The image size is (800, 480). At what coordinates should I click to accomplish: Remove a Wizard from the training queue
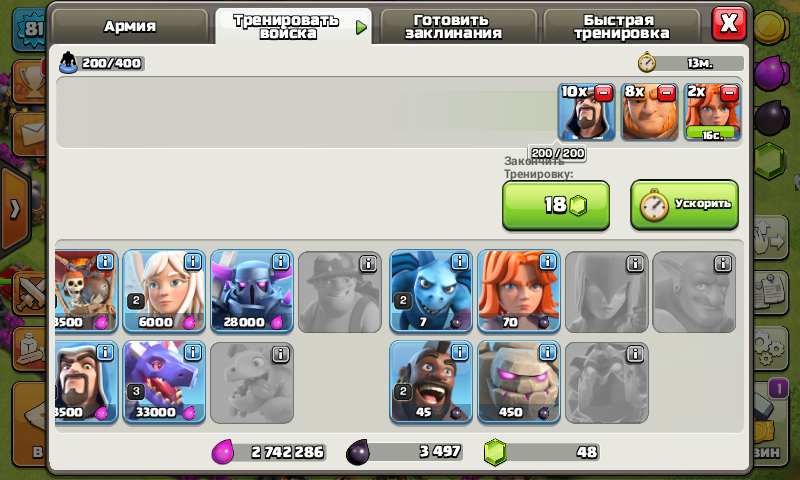(603, 93)
